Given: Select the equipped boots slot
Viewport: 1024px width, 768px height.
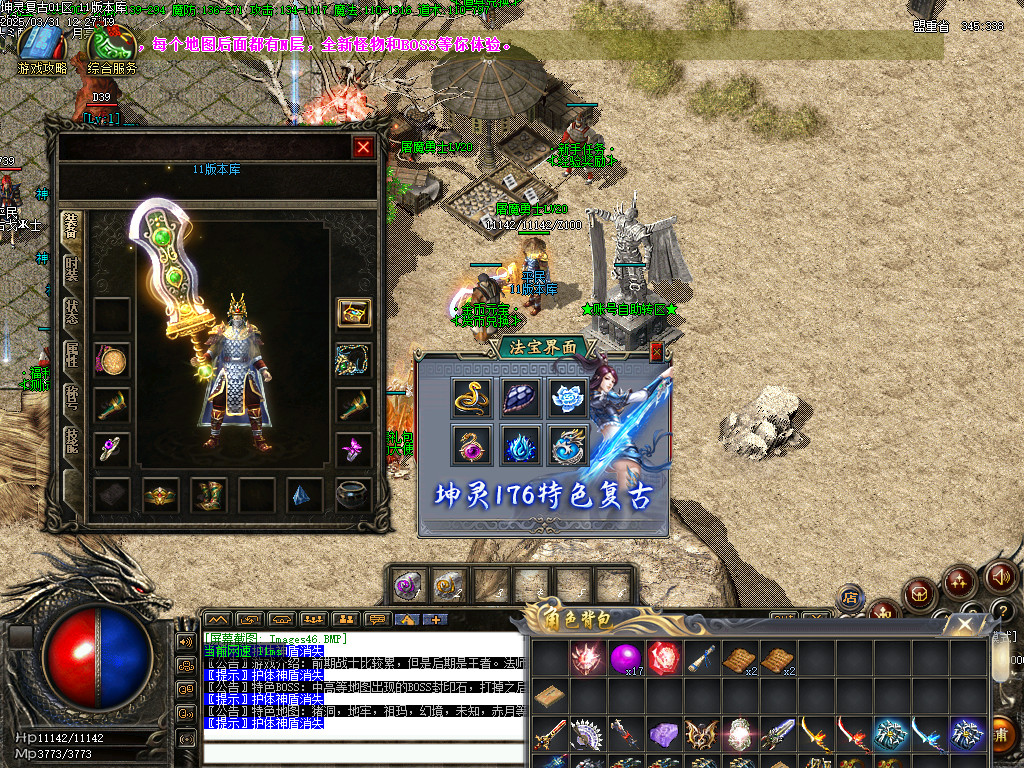Looking at the screenshot, I should pyautogui.click(x=208, y=493).
